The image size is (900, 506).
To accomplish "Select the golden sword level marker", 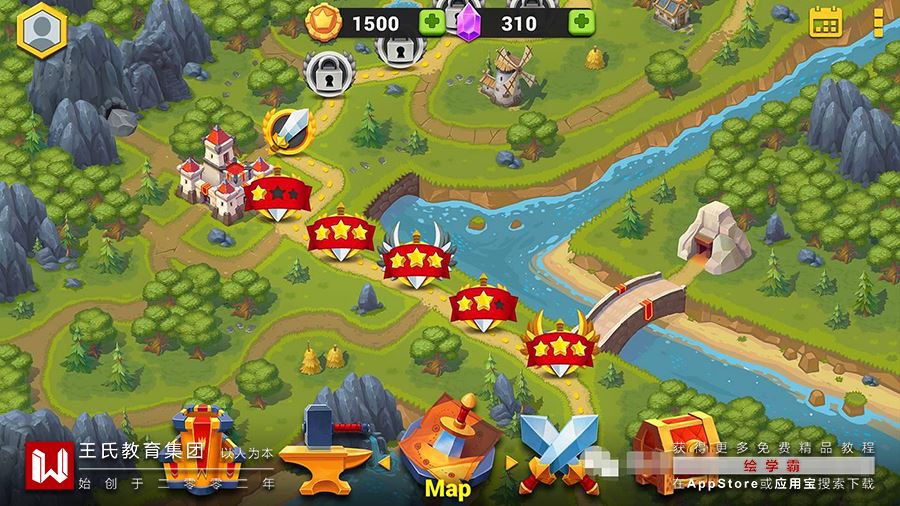I will coord(288,130).
